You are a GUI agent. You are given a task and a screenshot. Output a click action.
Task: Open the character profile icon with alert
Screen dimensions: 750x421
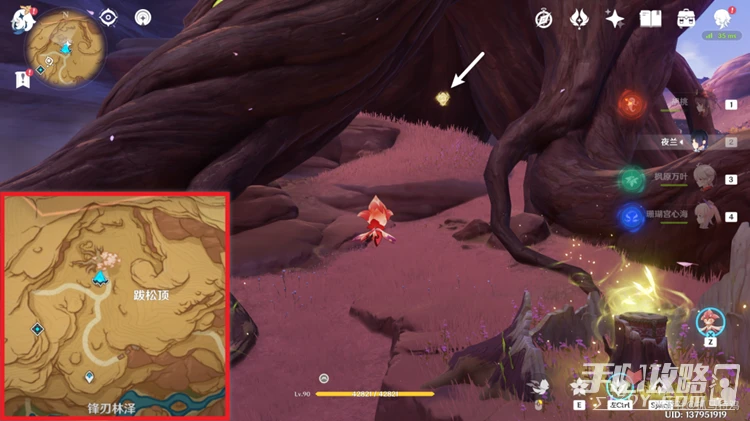[x=722, y=18]
